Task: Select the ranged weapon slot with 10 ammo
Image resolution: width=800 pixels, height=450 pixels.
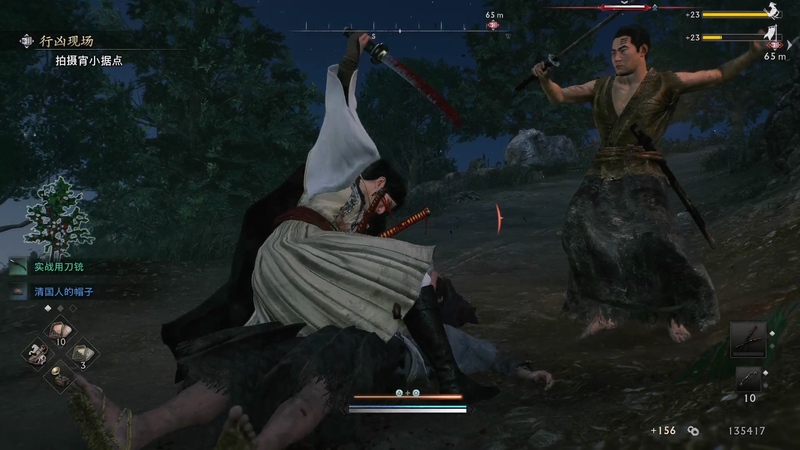Action: [x=748, y=380]
